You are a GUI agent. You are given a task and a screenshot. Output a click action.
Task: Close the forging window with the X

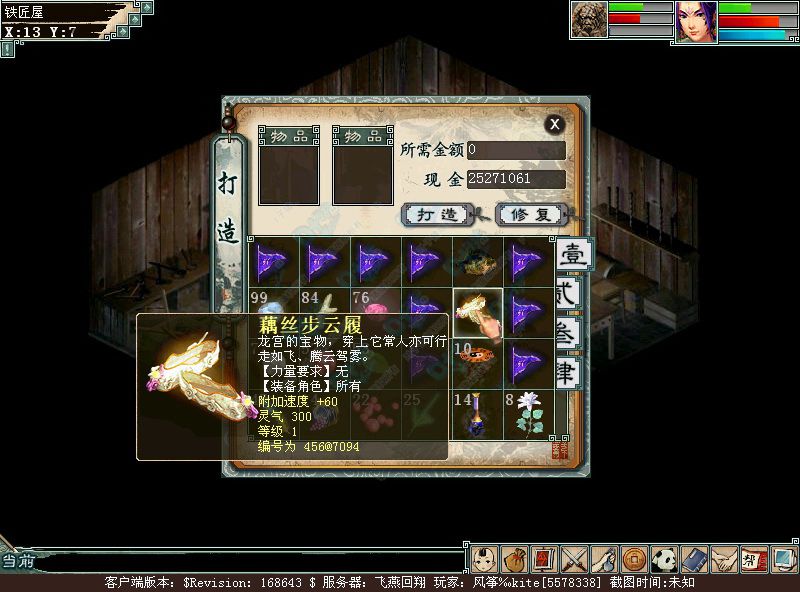coord(554,123)
